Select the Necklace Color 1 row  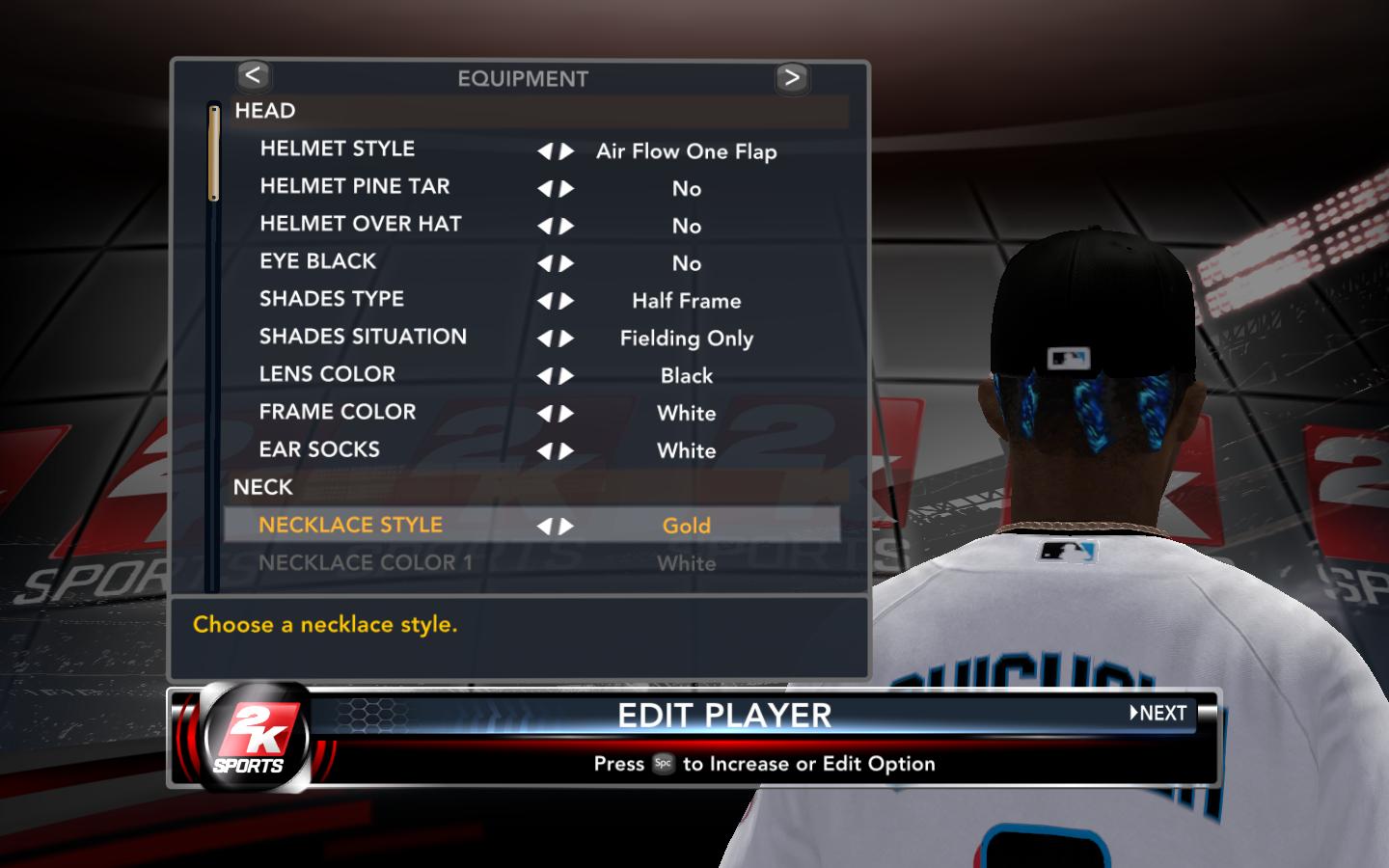[x=366, y=563]
